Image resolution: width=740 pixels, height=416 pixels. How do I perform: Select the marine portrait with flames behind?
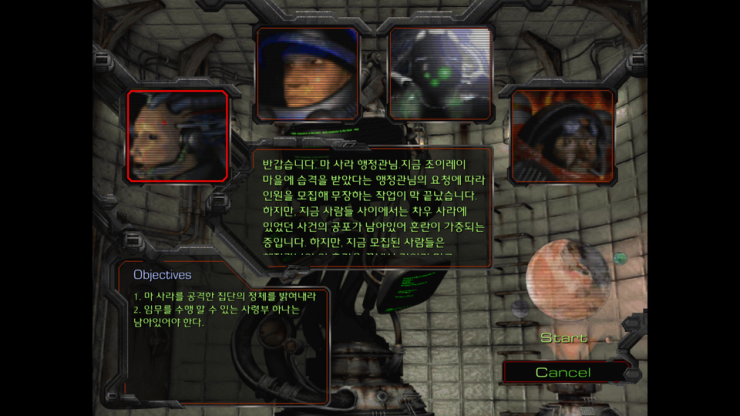pyautogui.click(x=561, y=136)
